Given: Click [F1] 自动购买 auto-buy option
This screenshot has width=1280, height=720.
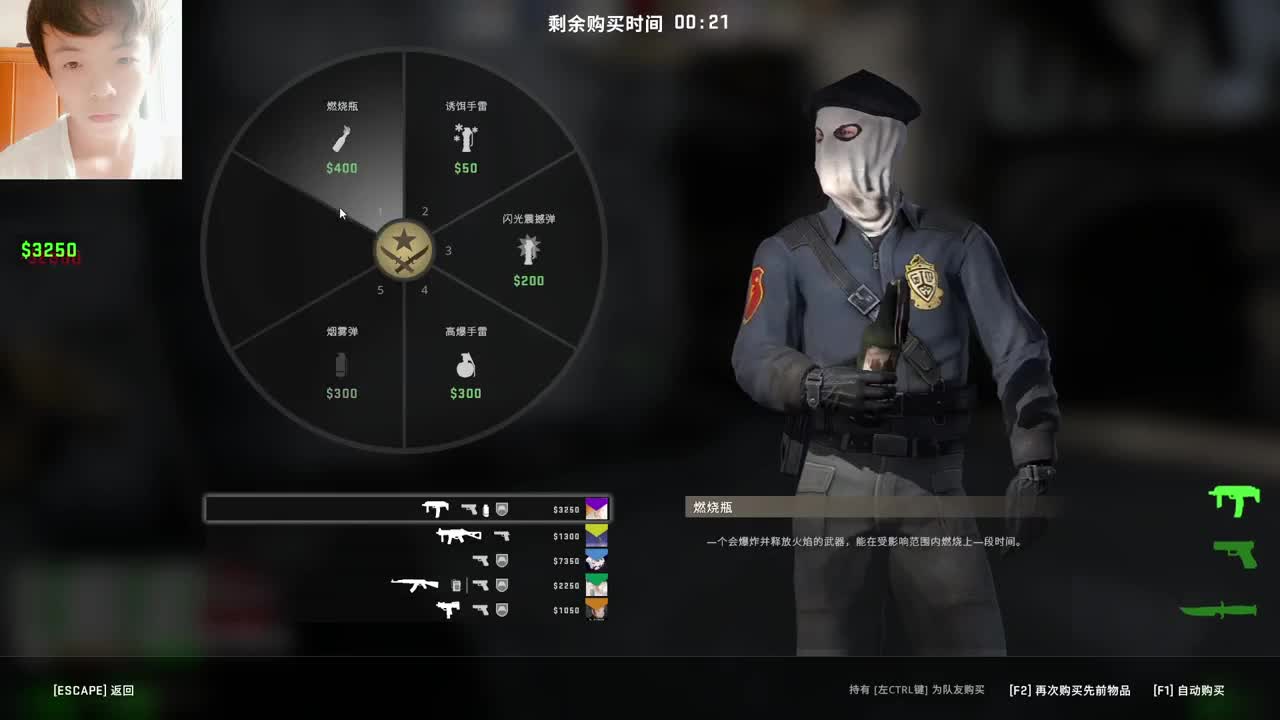Looking at the screenshot, I should (1191, 690).
